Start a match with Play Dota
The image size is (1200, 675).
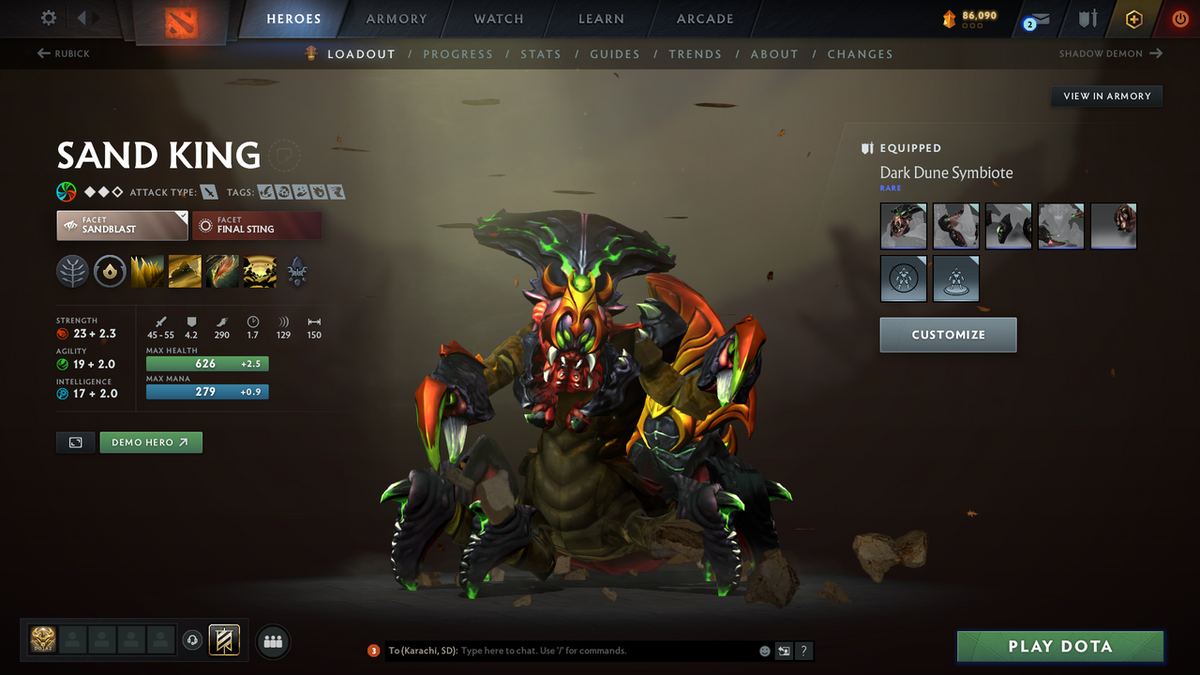pos(1060,646)
